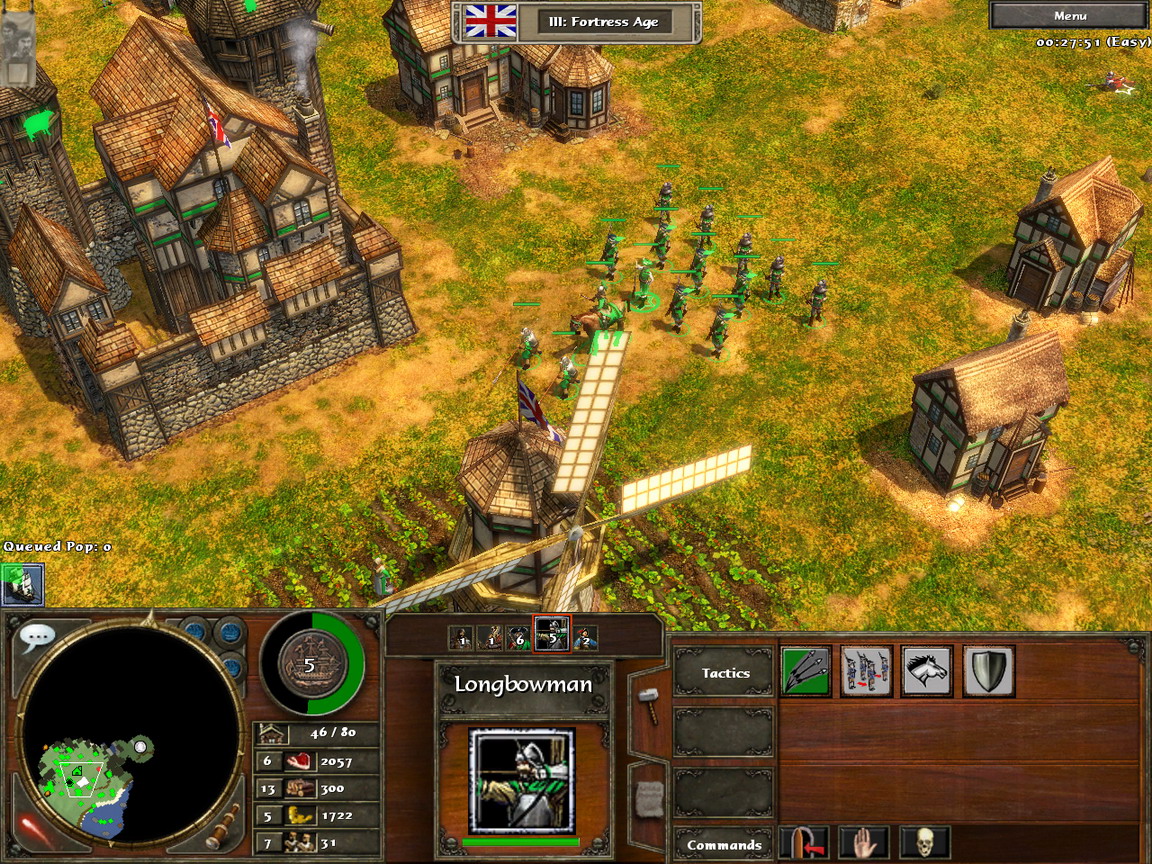
Task: Click the British flag icon
Action: (491, 21)
